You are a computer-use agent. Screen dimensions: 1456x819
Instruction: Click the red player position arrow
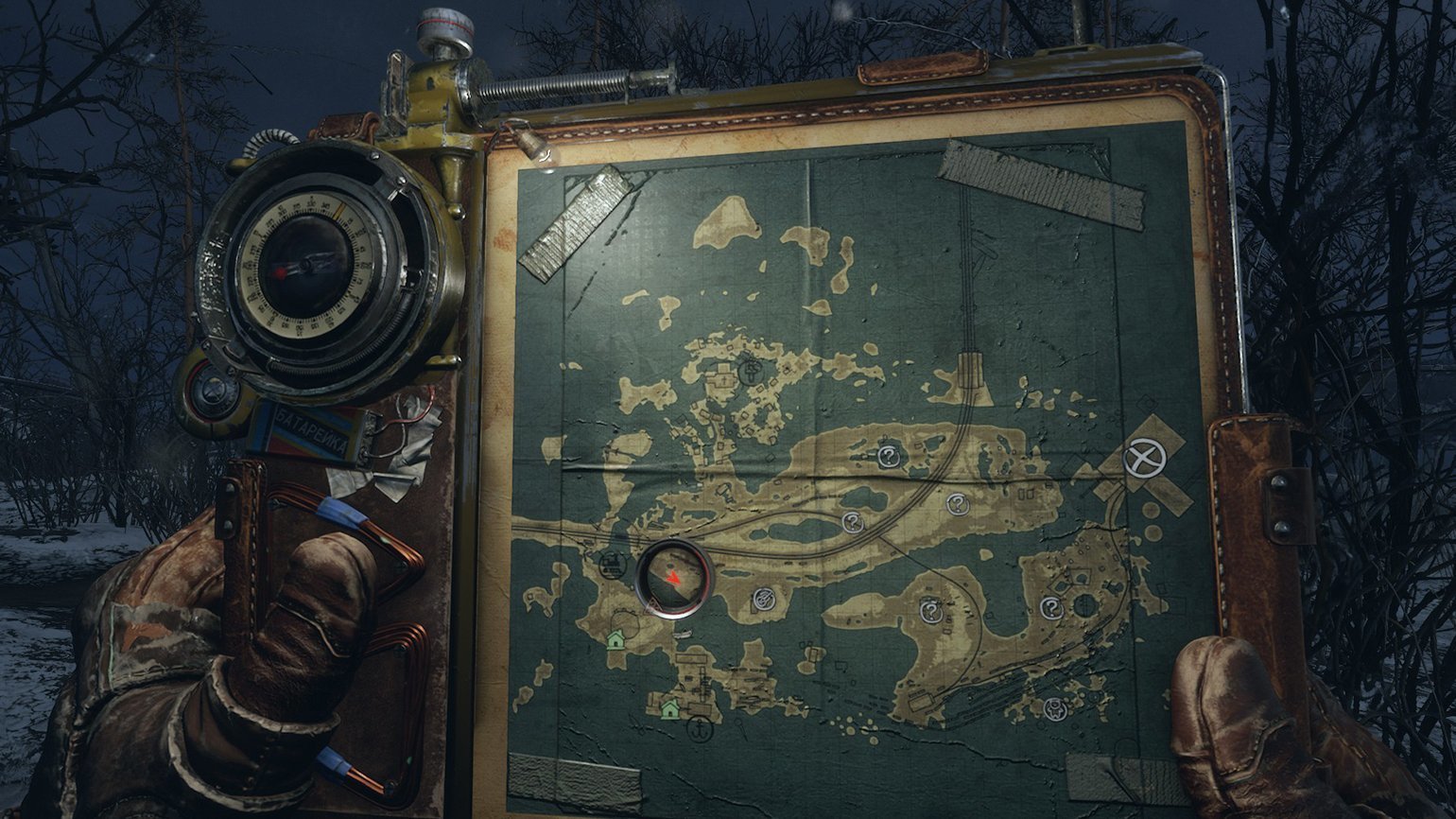point(672,576)
